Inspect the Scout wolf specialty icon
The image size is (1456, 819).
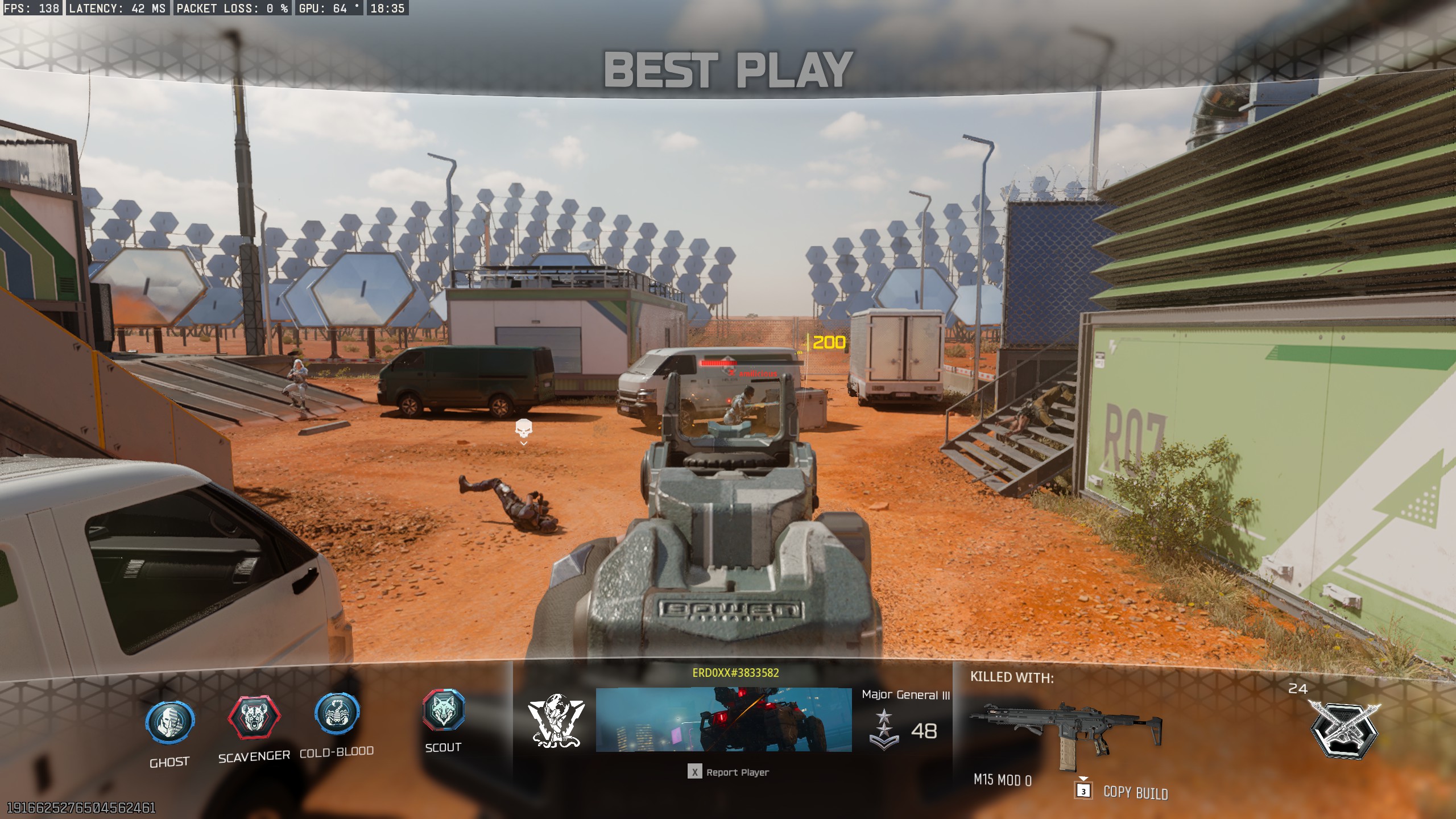(444, 710)
